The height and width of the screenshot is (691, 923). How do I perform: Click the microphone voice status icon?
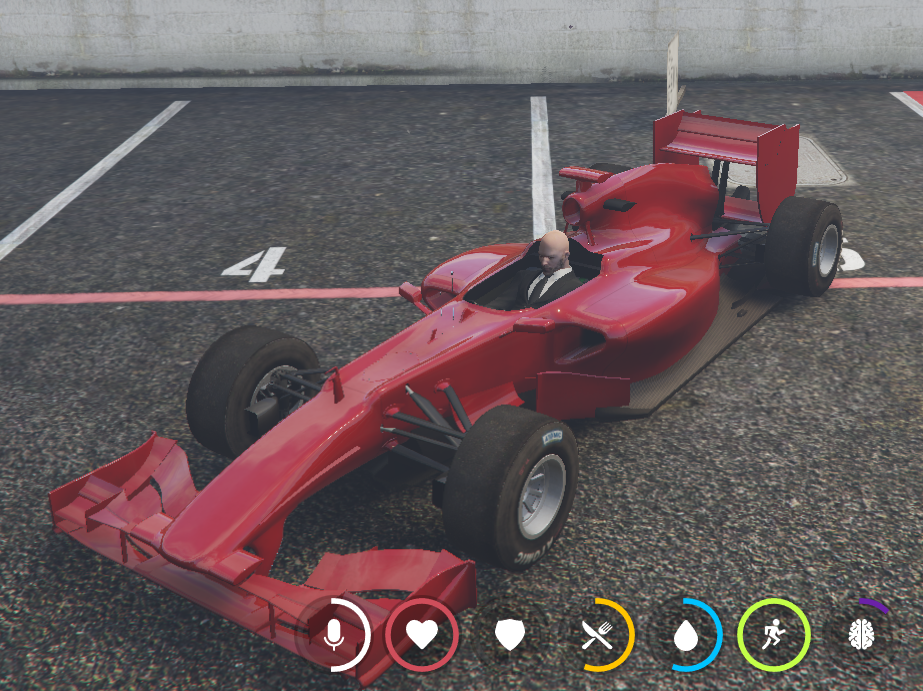pos(334,634)
